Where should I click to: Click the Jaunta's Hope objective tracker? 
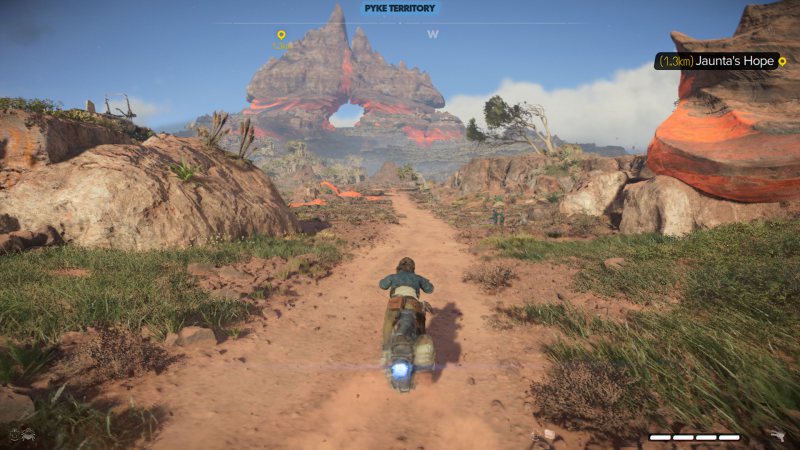point(720,61)
